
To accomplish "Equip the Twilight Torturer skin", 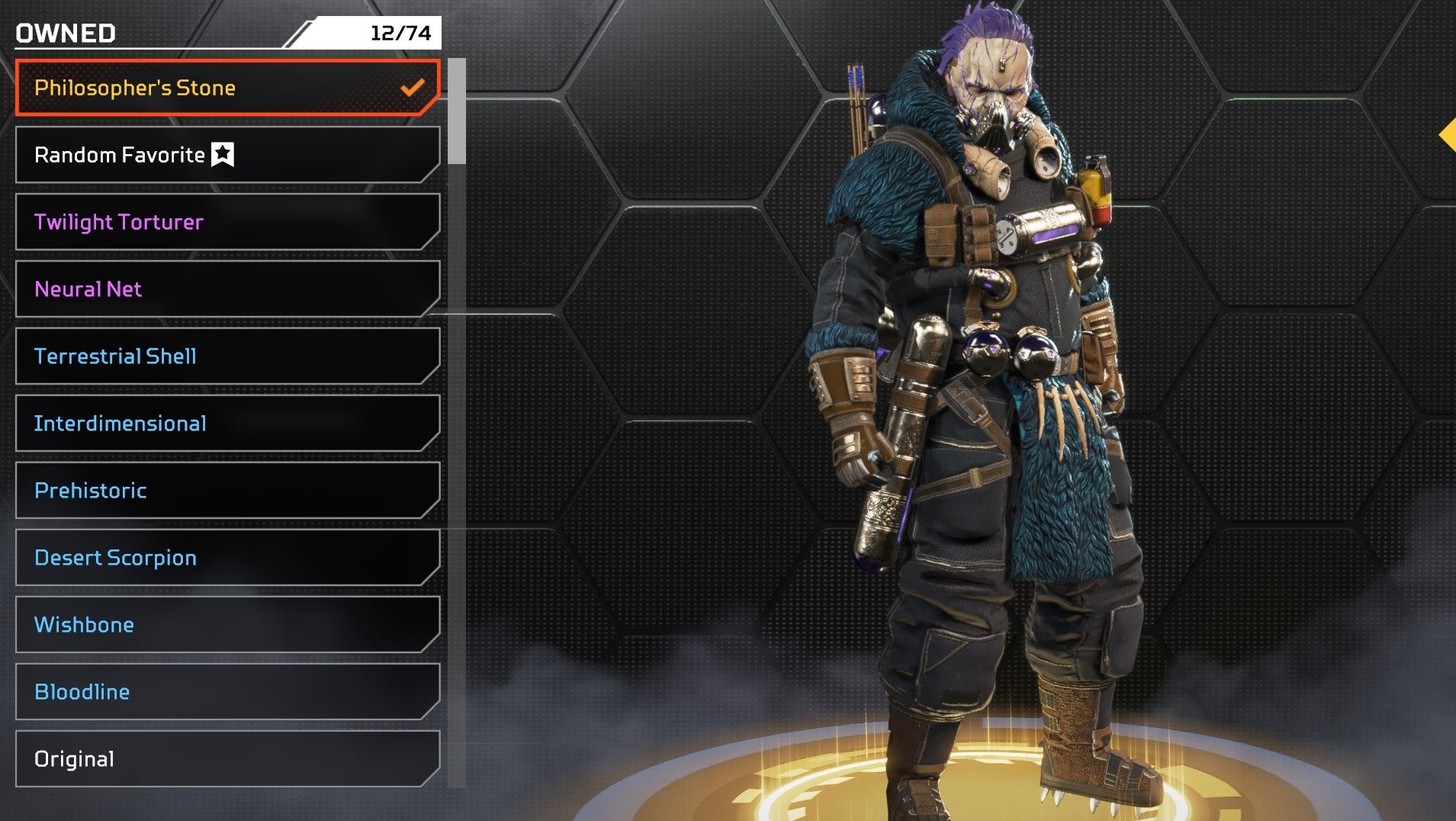I will click(x=227, y=222).
